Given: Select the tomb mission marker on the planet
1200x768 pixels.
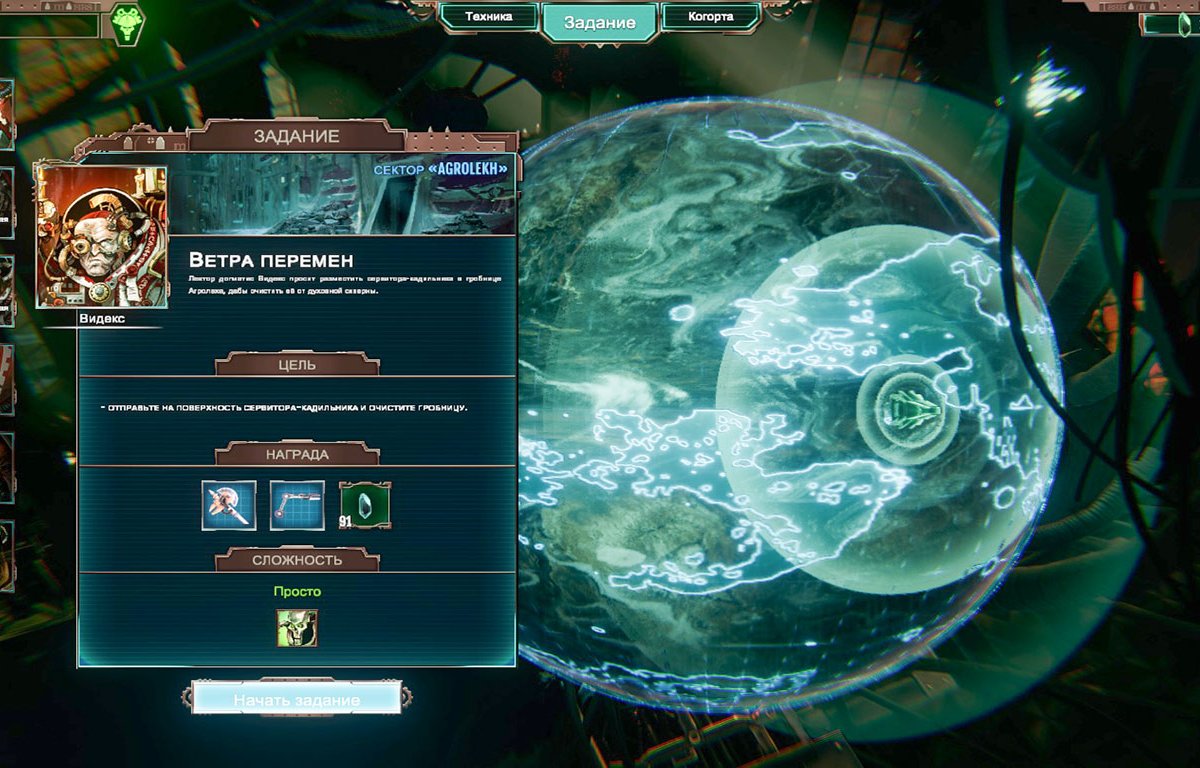Looking at the screenshot, I should pyautogui.click(x=908, y=408).
